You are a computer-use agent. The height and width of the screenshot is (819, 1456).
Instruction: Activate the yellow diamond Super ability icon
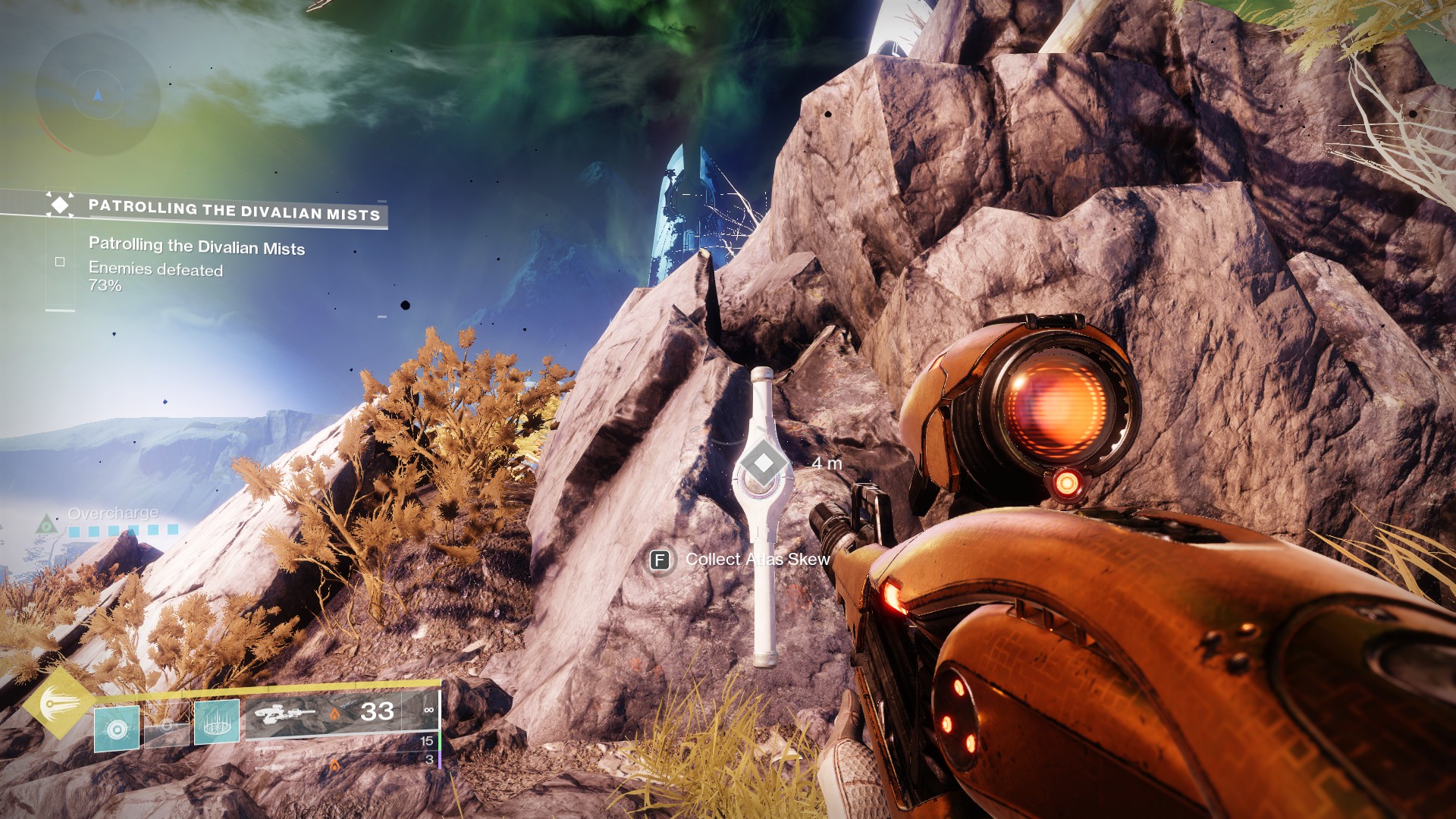coord(59,703)
